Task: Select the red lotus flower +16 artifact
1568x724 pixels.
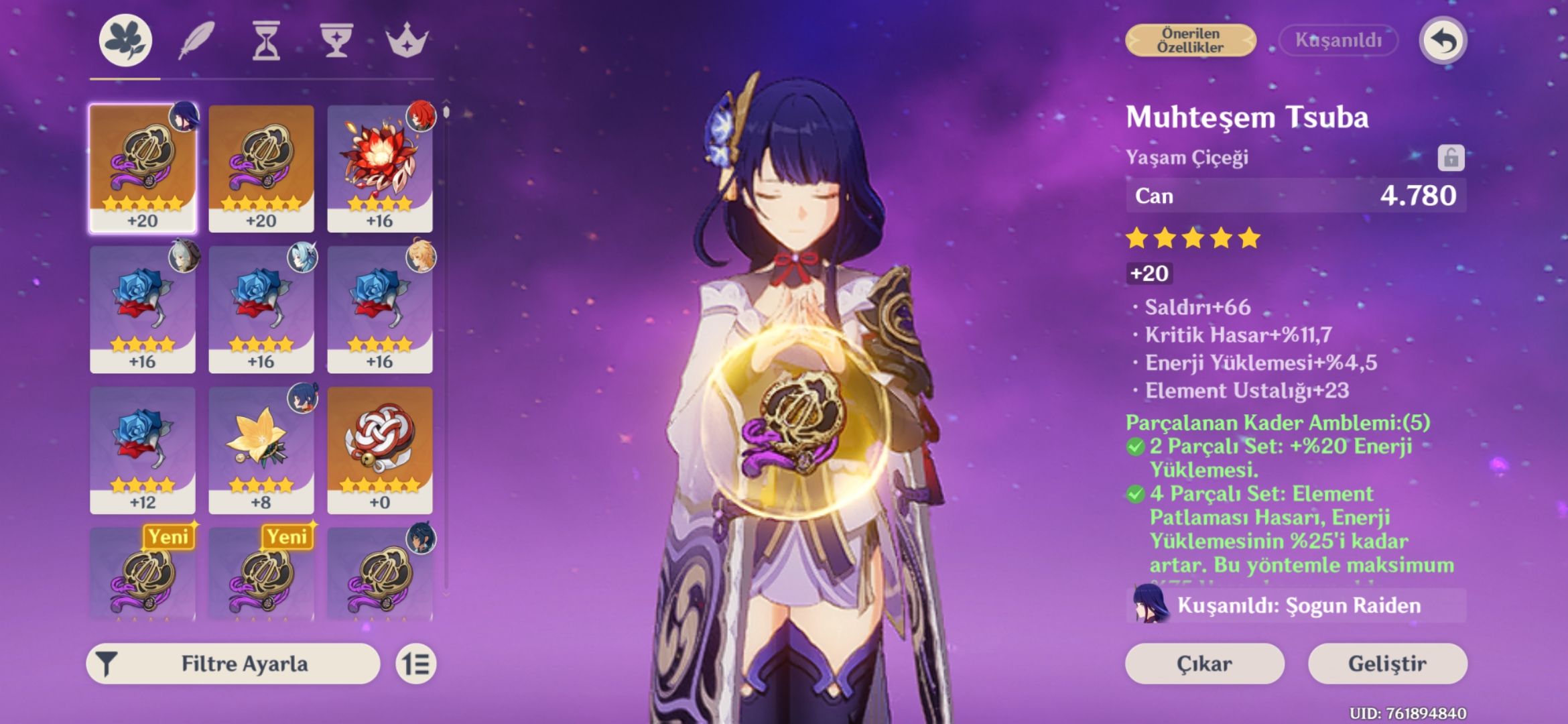Action: point(380,168)
